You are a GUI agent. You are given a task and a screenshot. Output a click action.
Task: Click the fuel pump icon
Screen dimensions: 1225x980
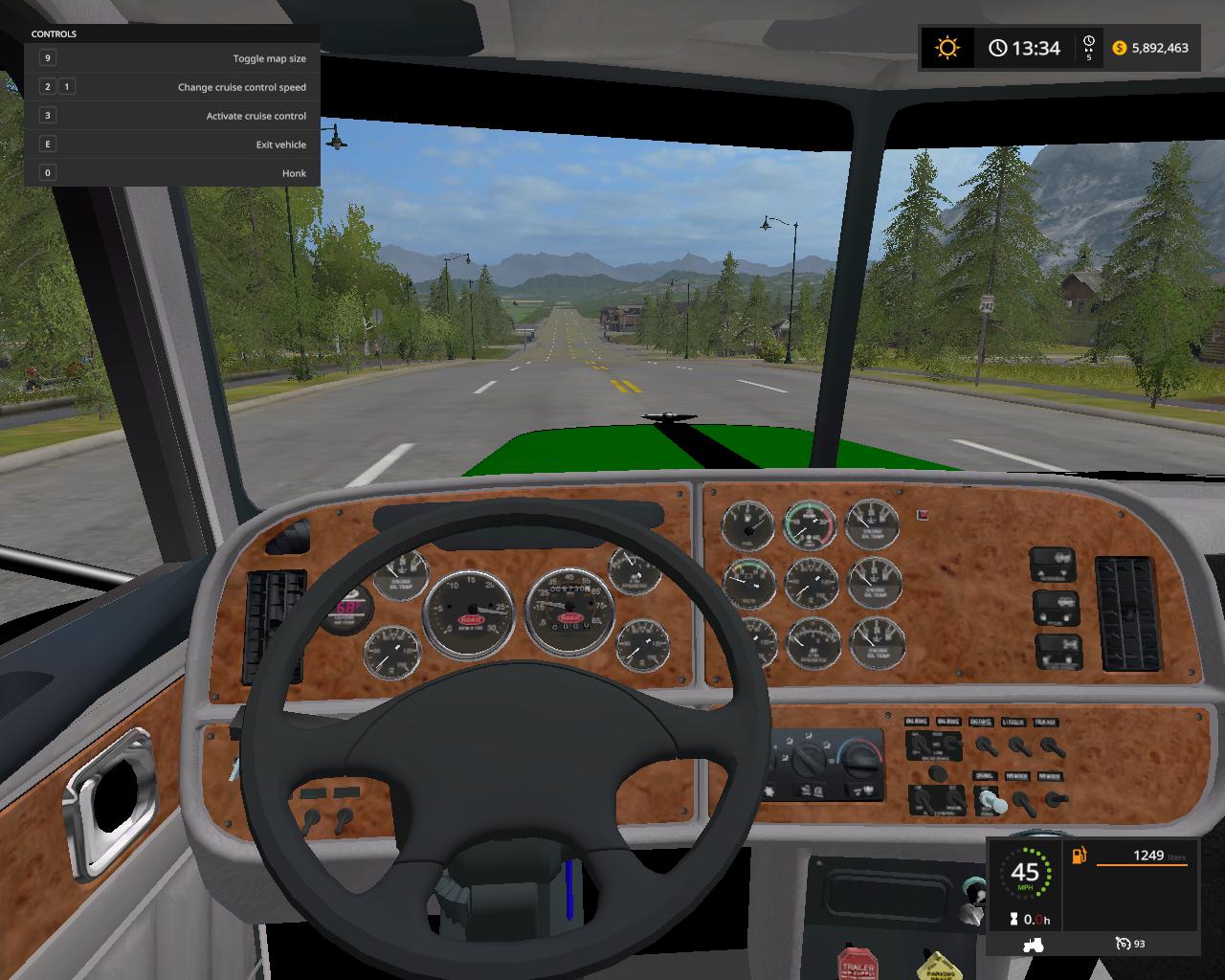(x=1080, y=856)
